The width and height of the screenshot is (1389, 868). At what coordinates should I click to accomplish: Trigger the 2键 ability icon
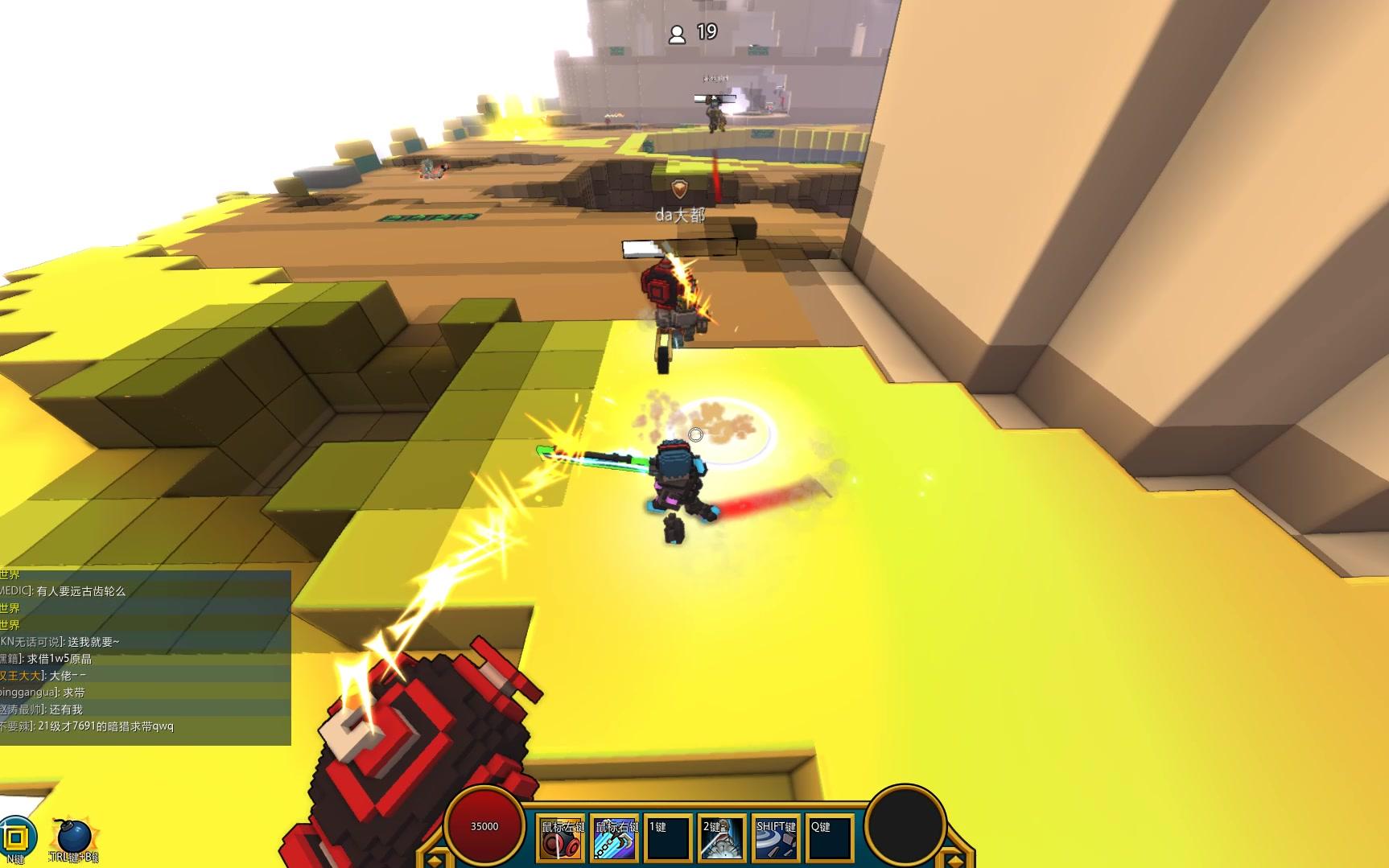coord(722,837)
